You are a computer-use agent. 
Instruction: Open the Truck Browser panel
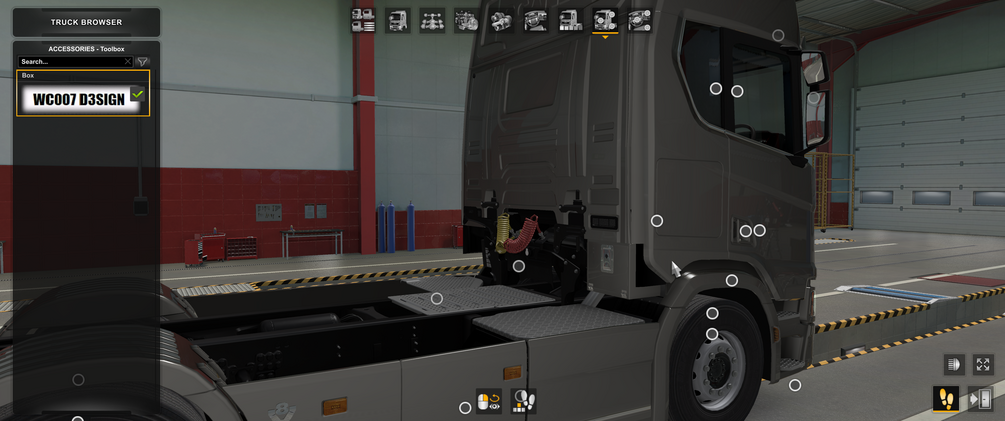pos(86,22)
